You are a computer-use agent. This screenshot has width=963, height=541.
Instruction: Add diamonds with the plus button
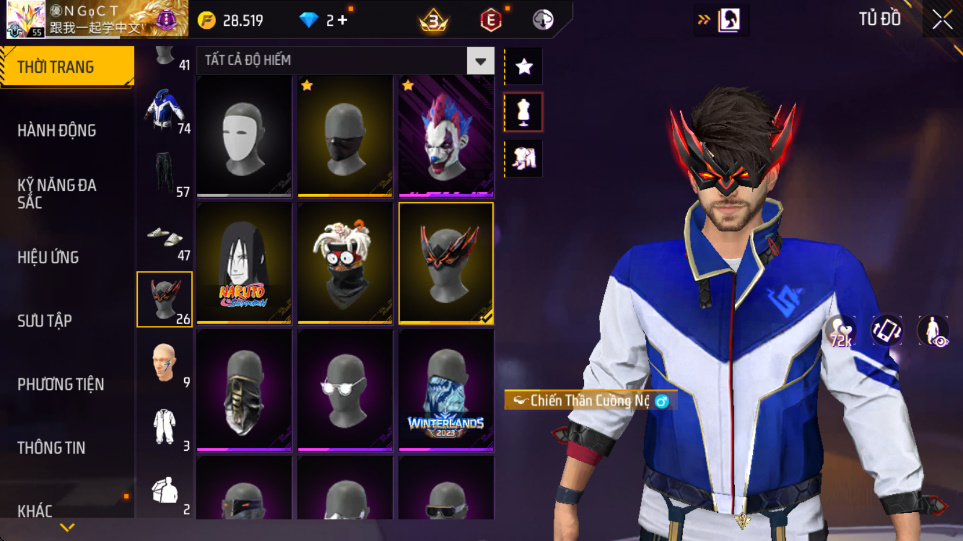tap(343, 20)
